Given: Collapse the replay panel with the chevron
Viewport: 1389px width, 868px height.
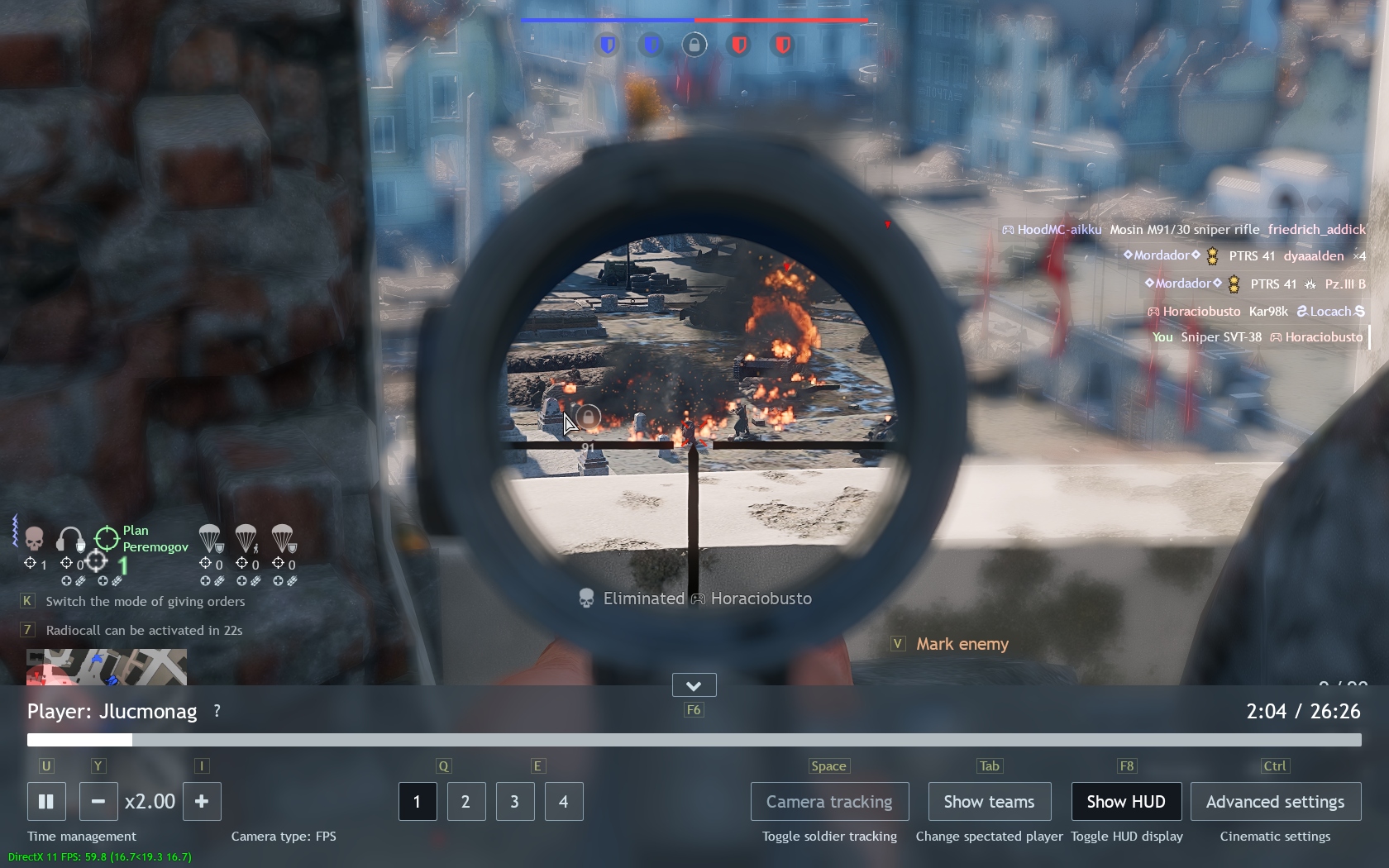Looking at the screenshot, I should pyautogui.click(x=694, y=685).
